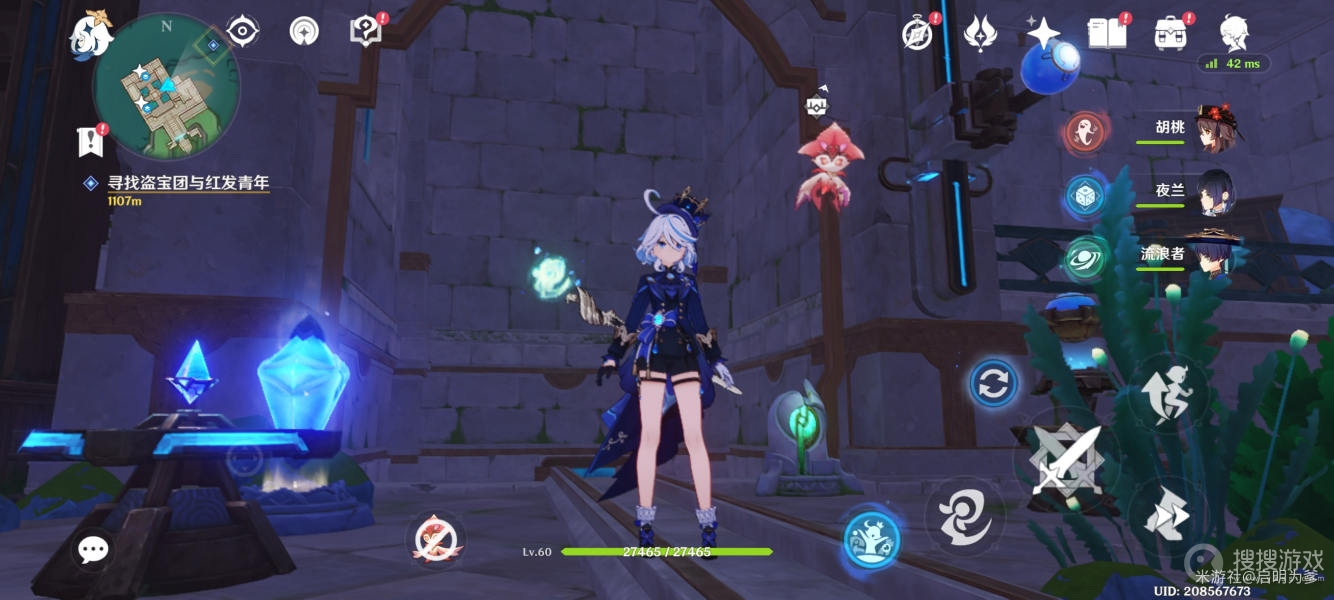Open the chat speech bubble

(x=94, y=548)
